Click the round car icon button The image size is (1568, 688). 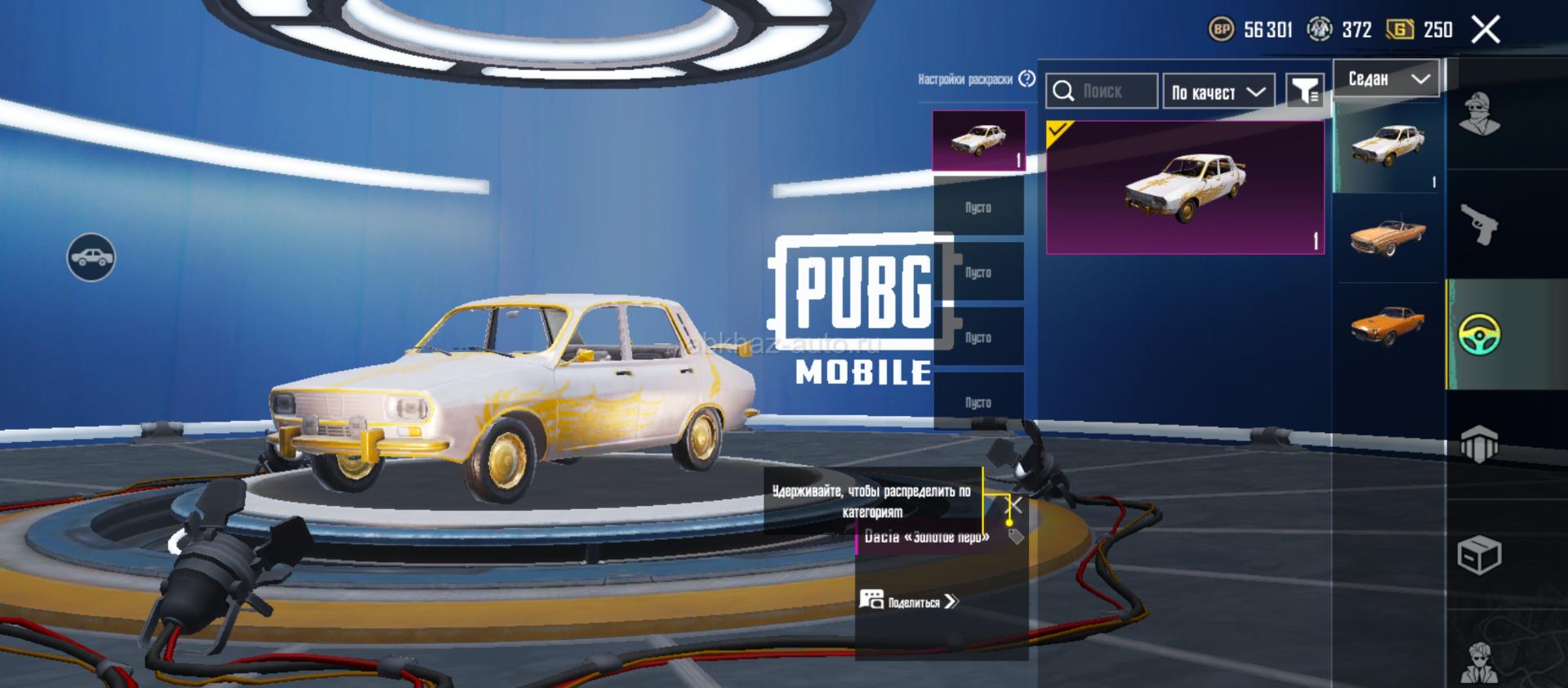coord(91,258)
